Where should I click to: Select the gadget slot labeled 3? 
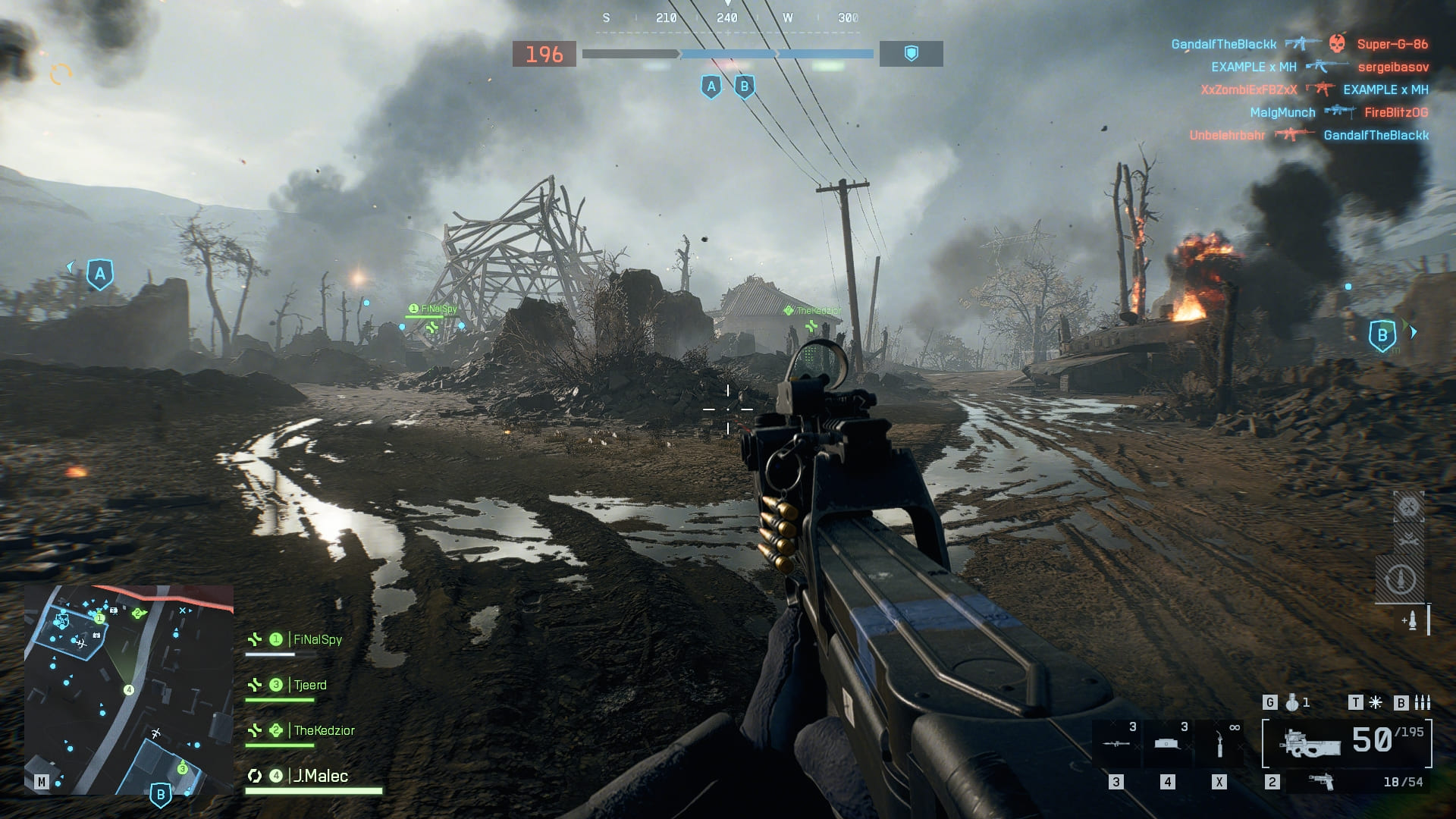click(x=1116, y=743)
